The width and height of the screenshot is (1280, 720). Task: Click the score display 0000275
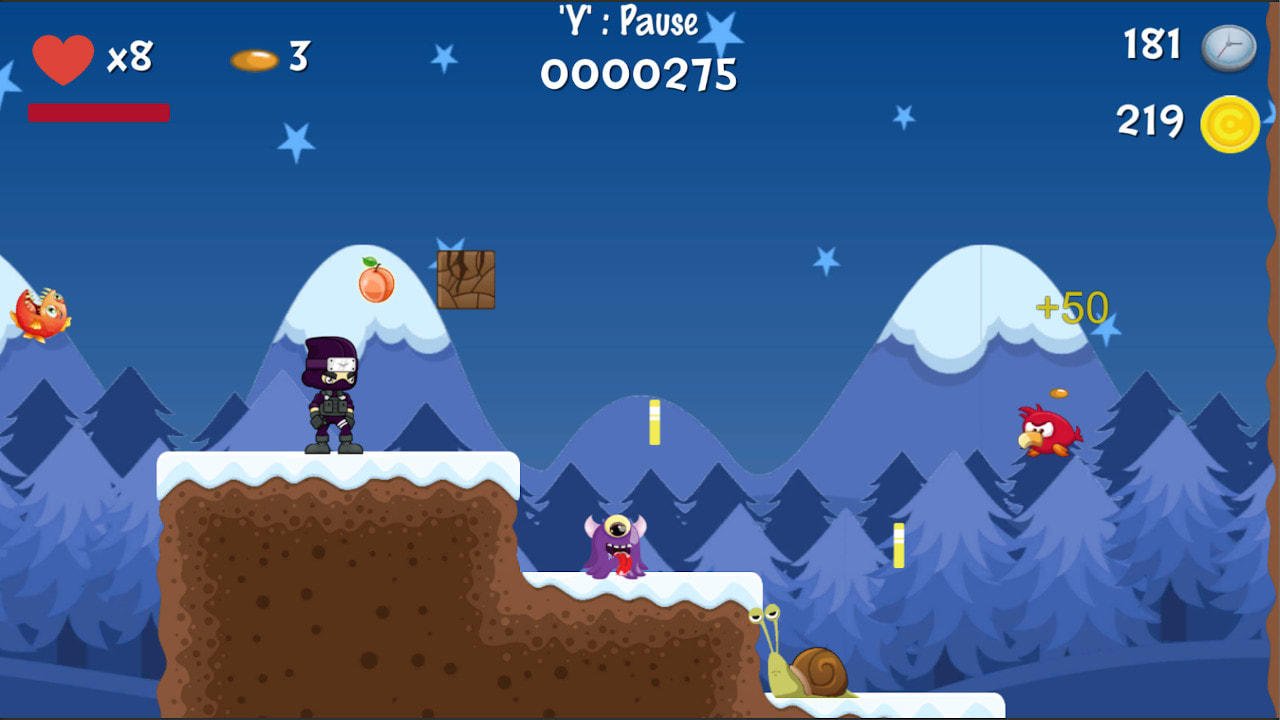click(x=638, y=71)
